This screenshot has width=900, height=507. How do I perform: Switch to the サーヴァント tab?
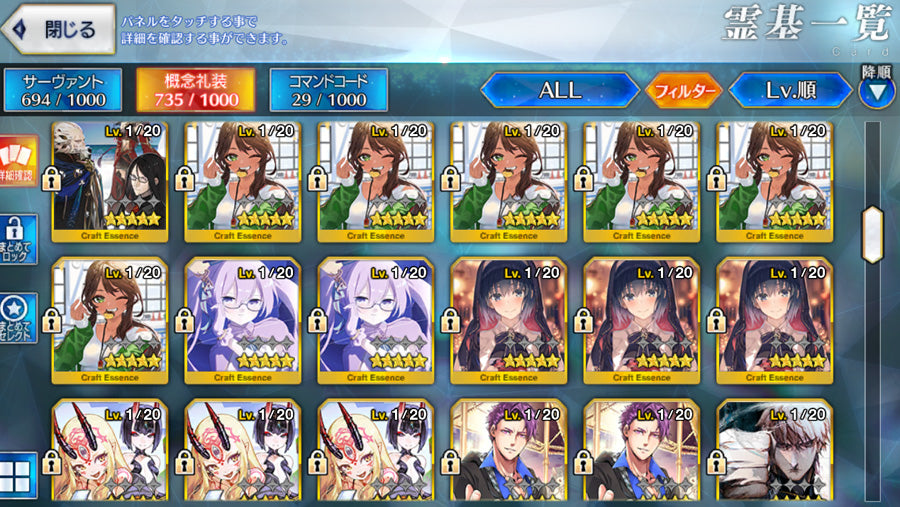pyautogui.click(x=62, y=89)
